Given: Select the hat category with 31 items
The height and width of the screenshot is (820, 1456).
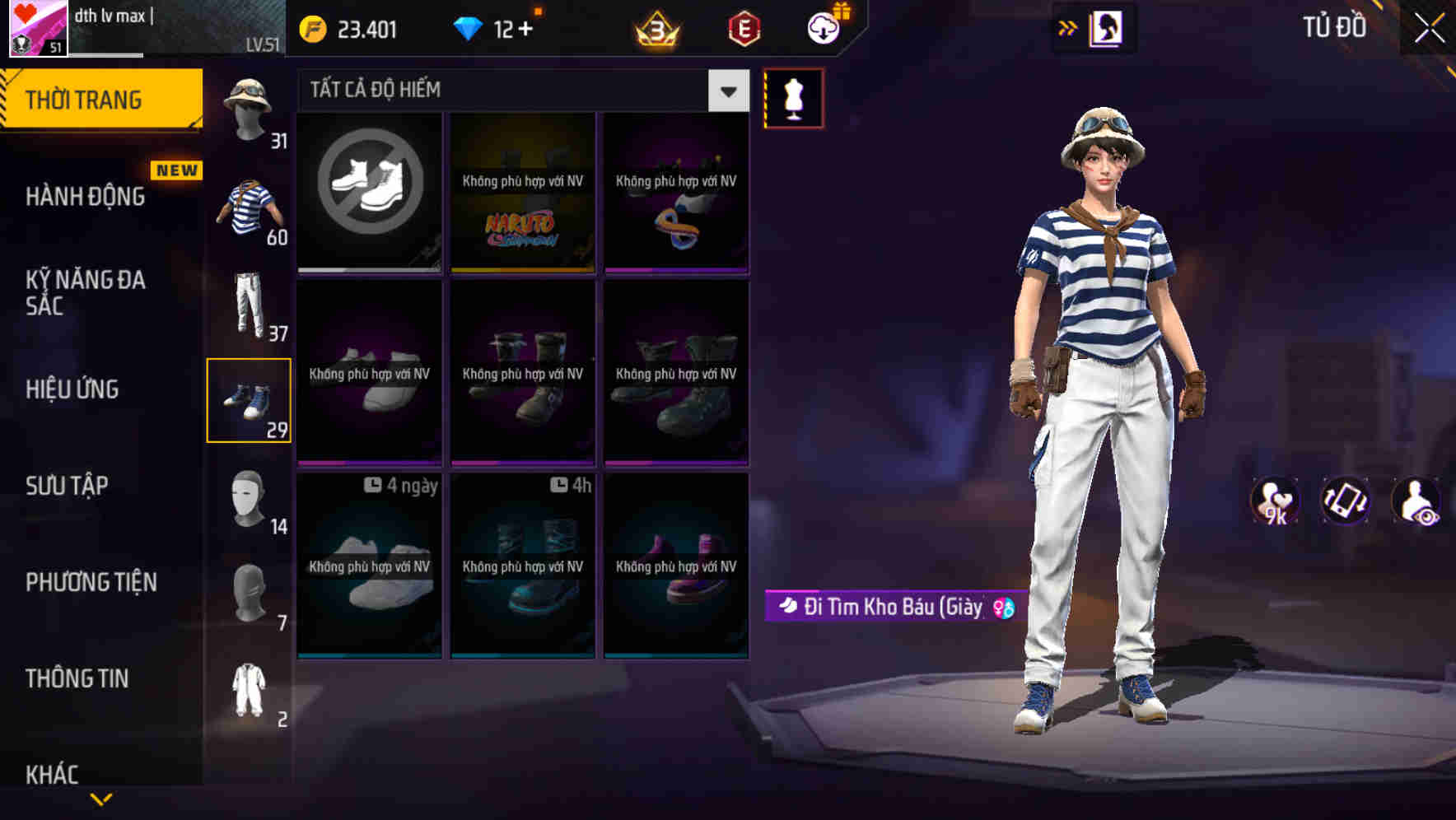Looking at the screenshot, I should tap(249, 111).
